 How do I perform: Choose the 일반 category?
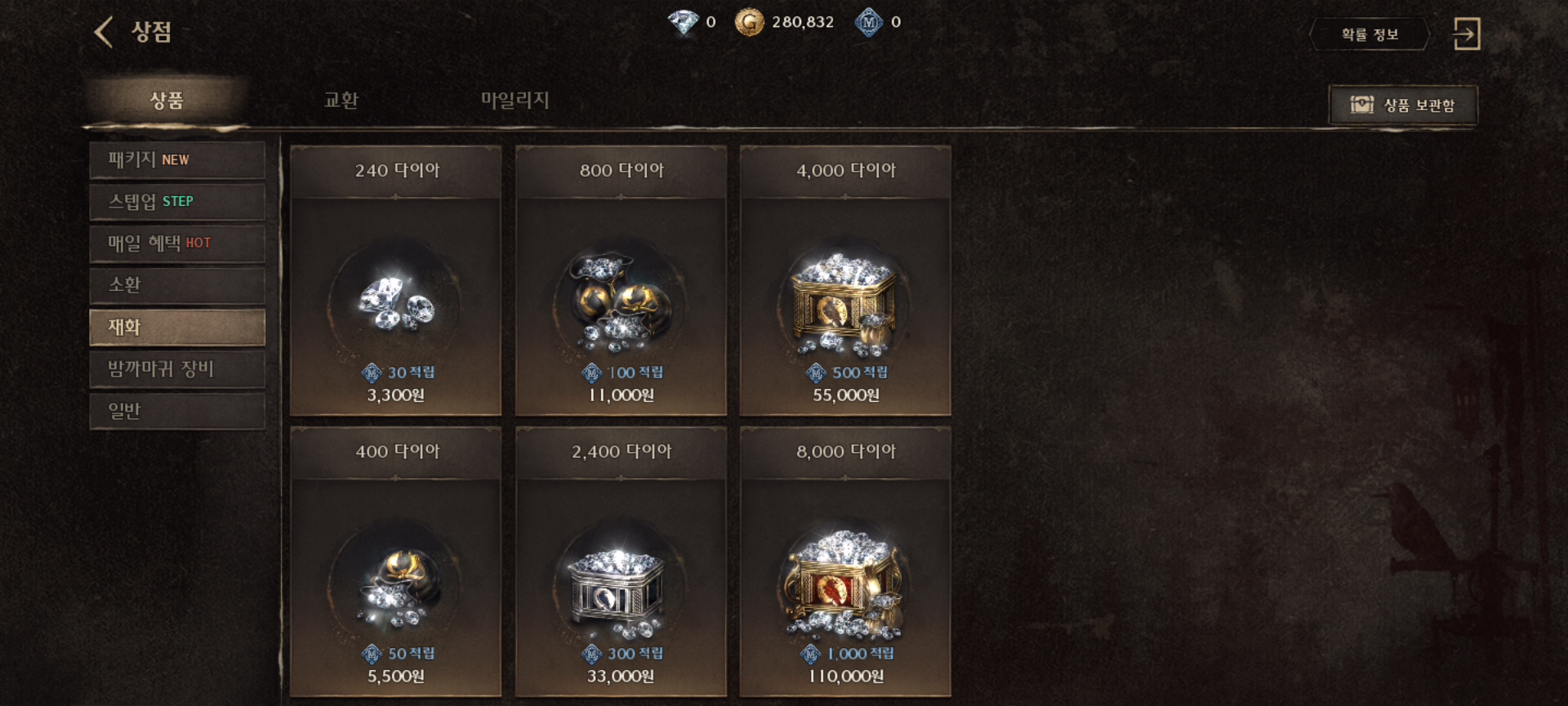coord(177,411)
